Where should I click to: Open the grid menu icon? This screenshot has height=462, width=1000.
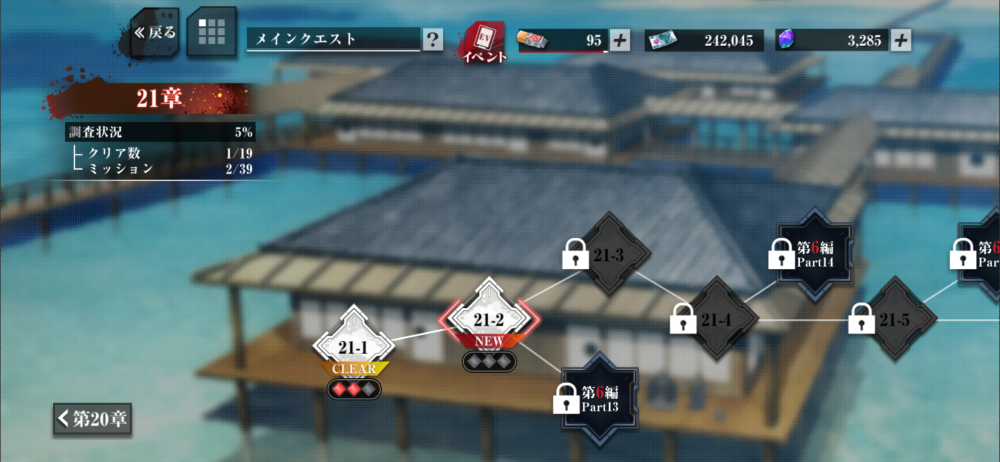[x=211, y=32]
